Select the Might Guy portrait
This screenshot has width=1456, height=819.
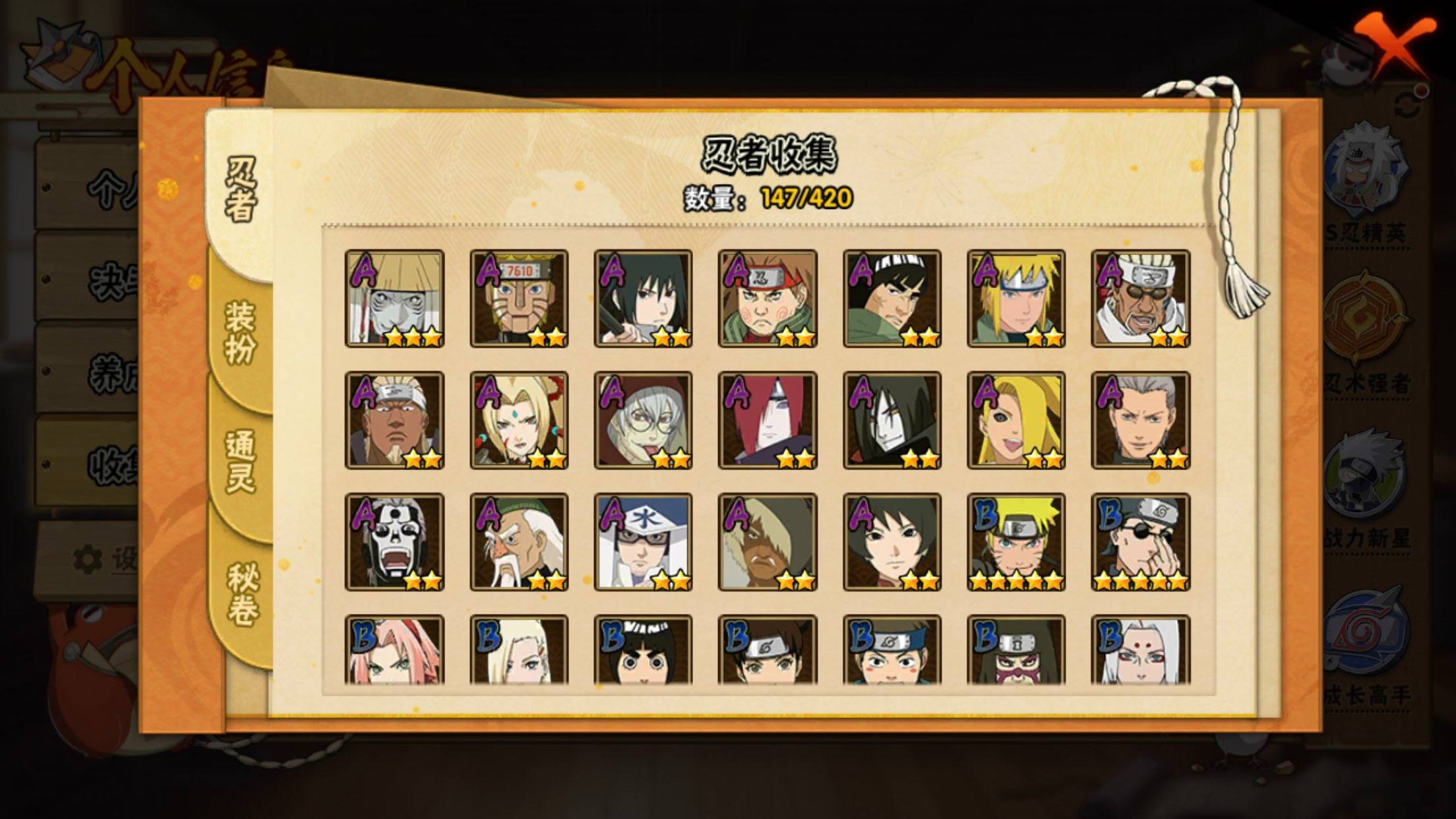click(x=892, y=298)
